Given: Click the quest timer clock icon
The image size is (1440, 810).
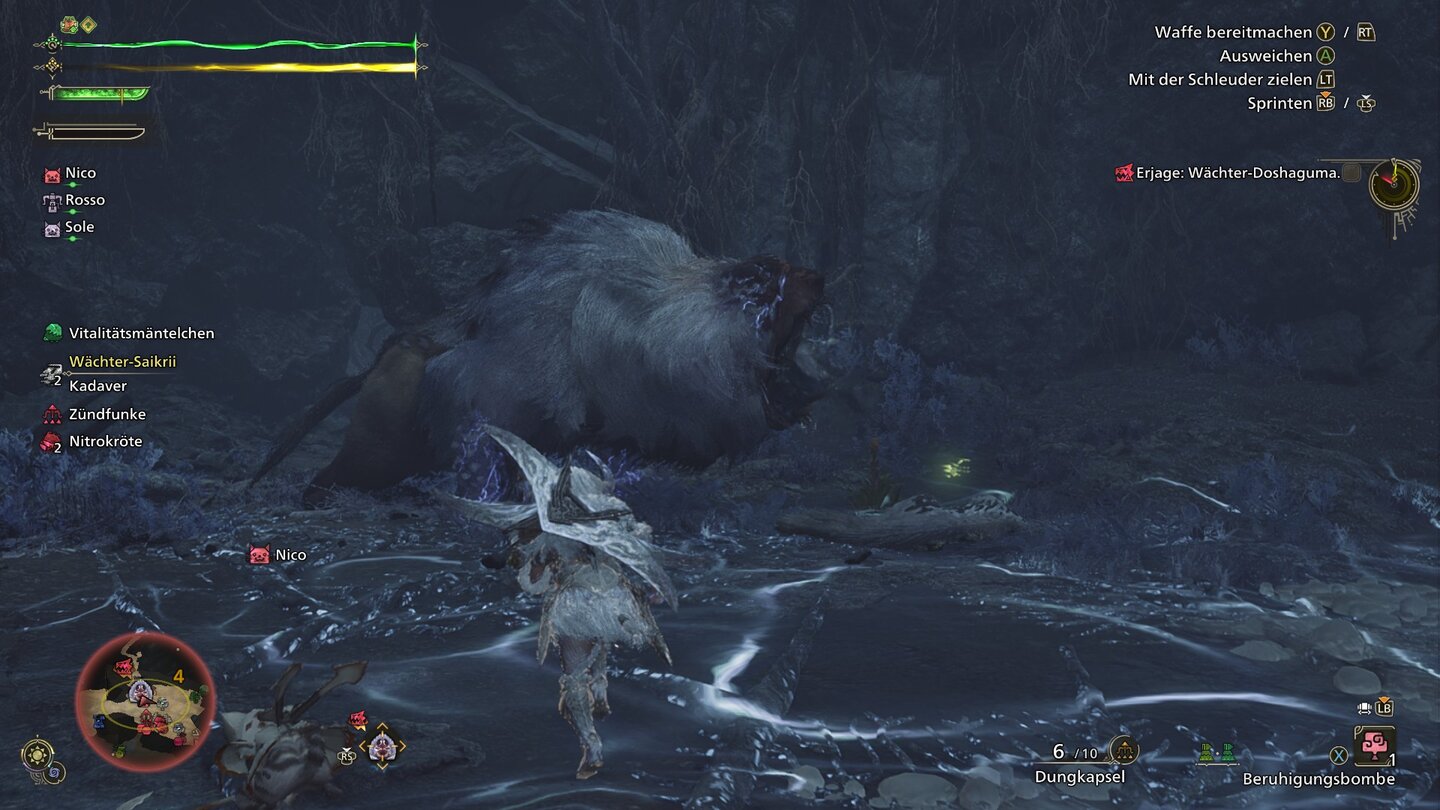Looking at the screenshot, I should 1393,184.
